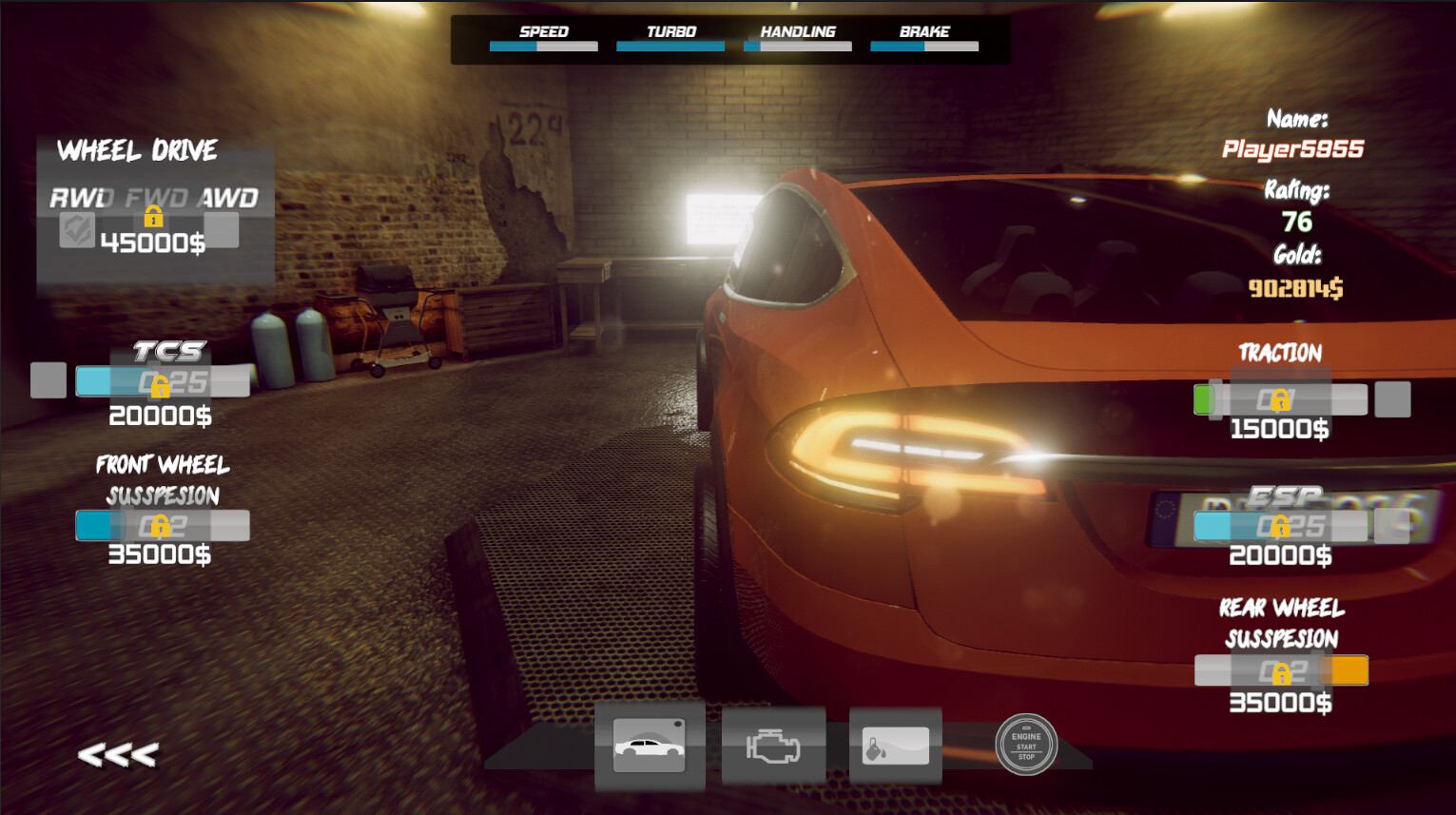Viewport: 1456px width, 815px height.
Task: Open the engine upgrades panel
Action: click(x=773, y=746)
